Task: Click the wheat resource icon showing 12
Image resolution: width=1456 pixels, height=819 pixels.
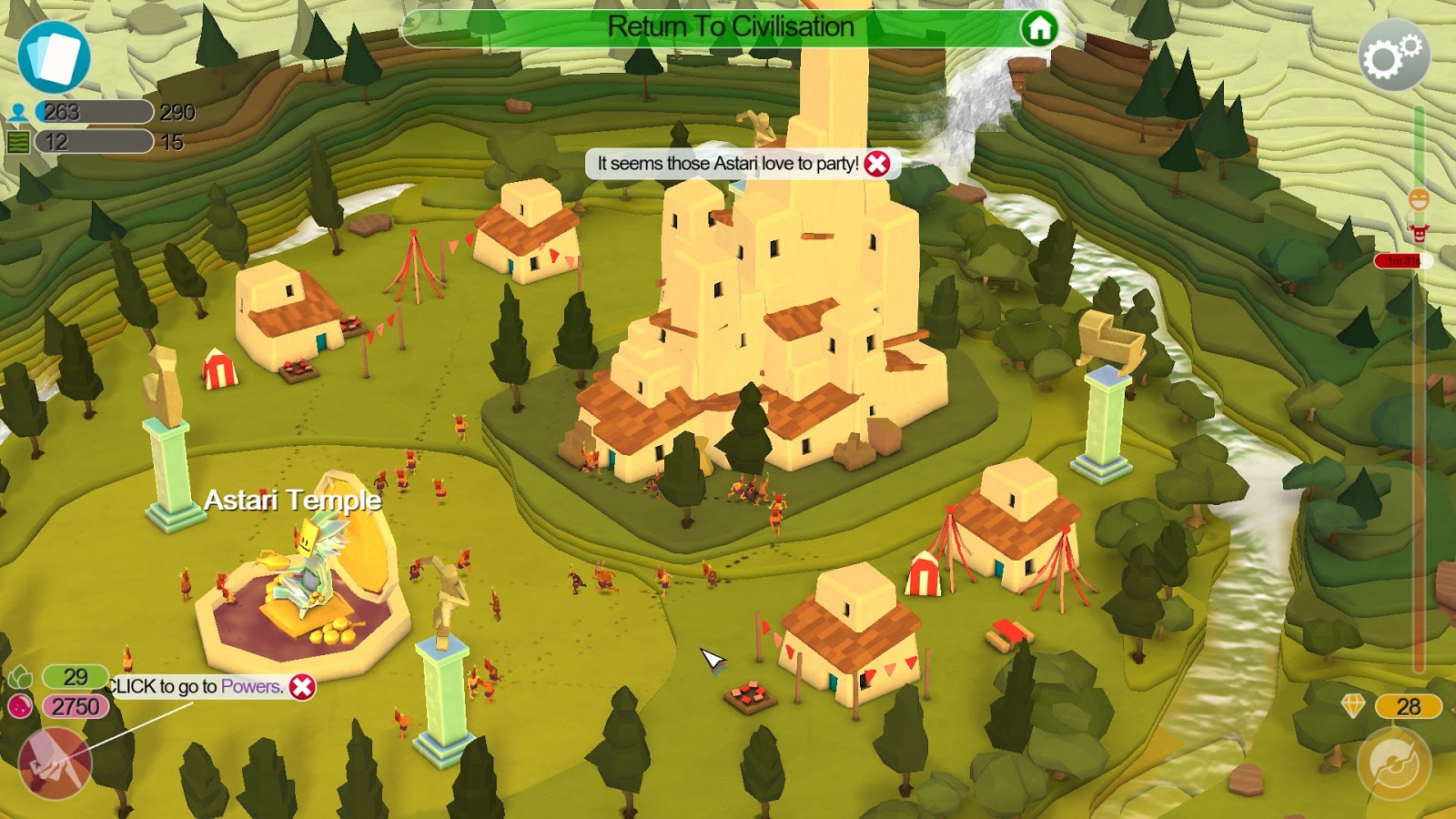Action: click(x=20, y=142)
